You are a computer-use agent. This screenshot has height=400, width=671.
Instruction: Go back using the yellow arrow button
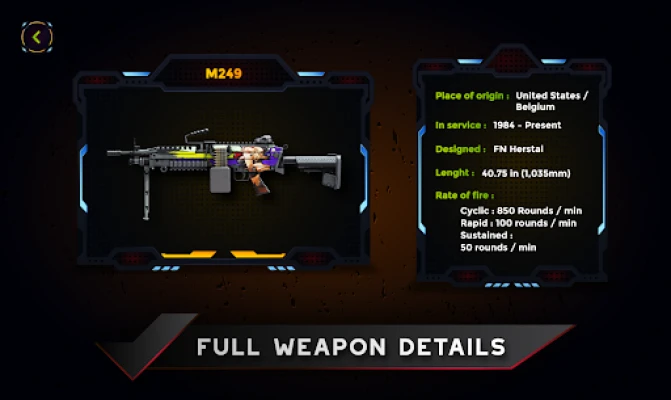37,37
